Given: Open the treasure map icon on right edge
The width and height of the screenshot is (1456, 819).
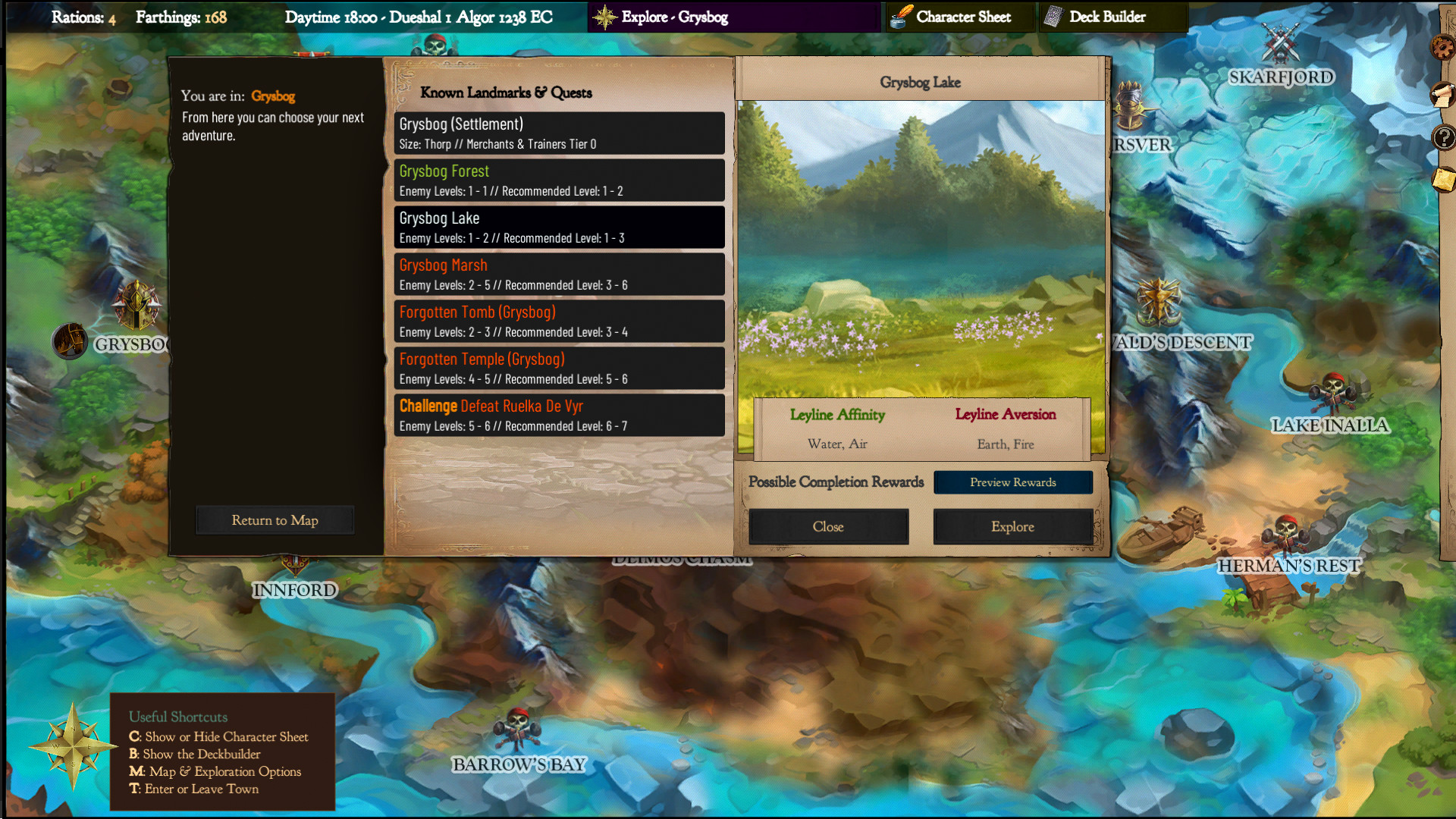Looking at the screenshot, I should 1442,179.
